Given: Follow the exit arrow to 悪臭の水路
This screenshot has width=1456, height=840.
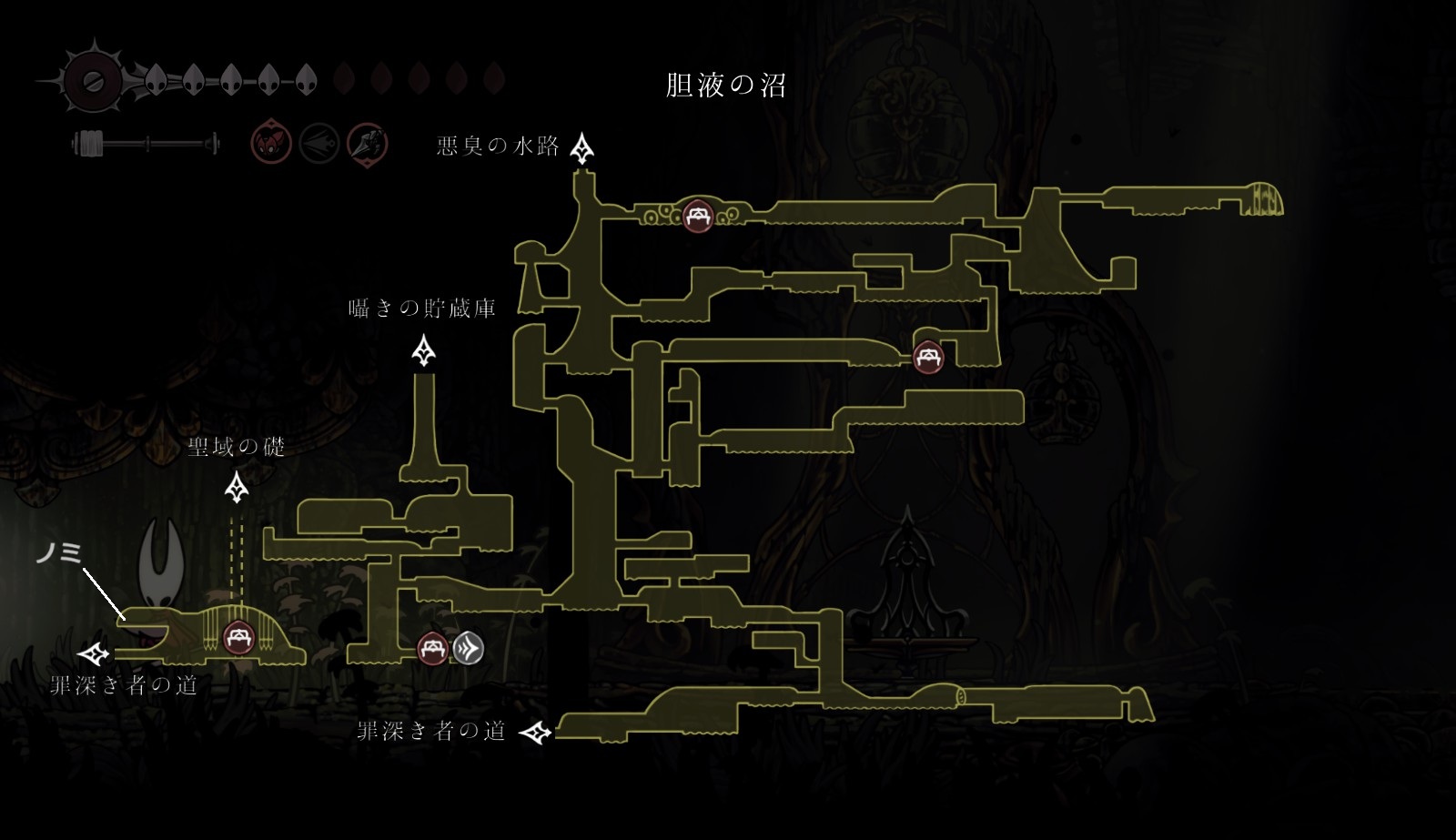Looking at the screenshot, I should (582, 148).
